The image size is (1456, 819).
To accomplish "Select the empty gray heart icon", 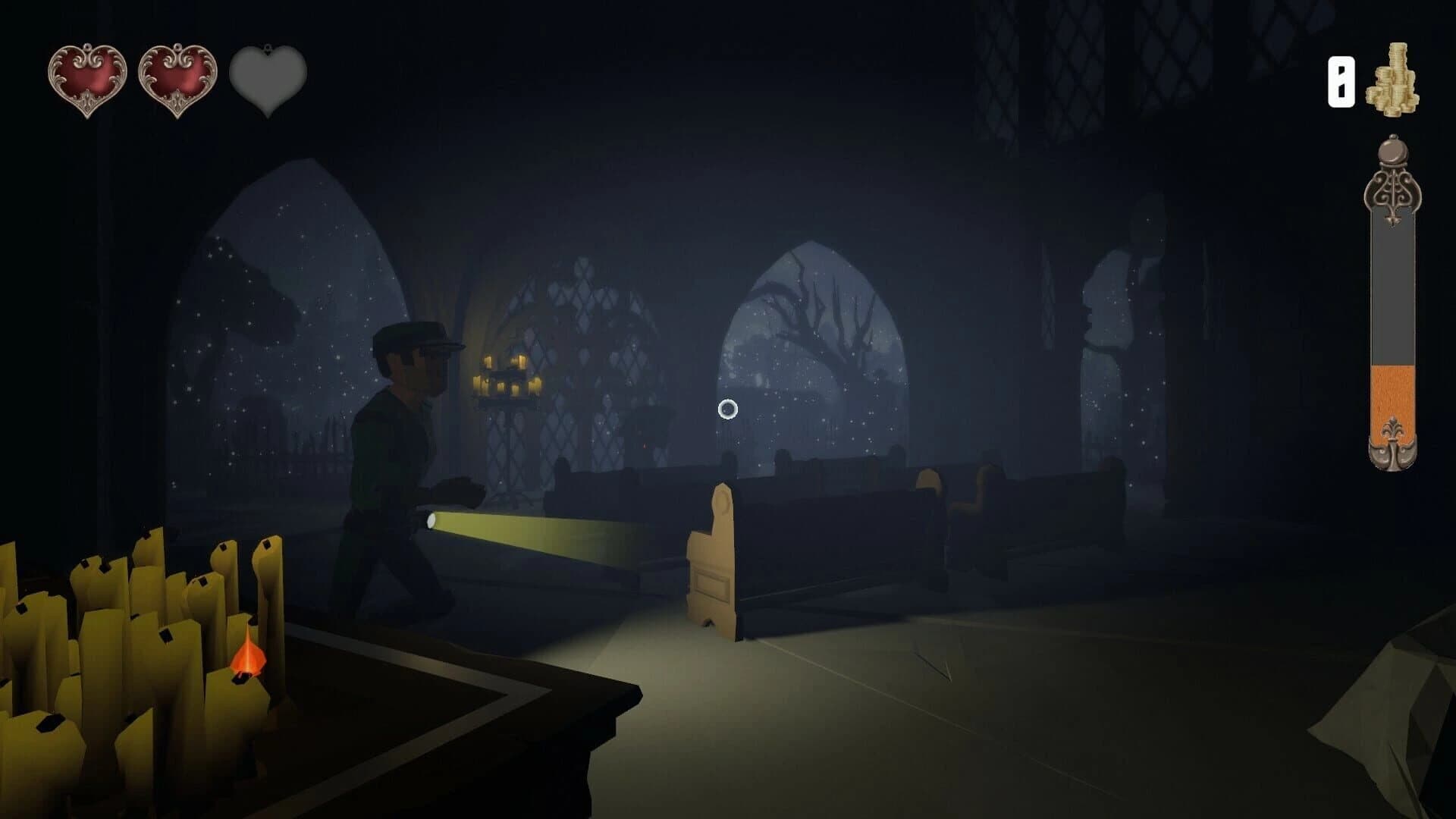I will point(265,80).
